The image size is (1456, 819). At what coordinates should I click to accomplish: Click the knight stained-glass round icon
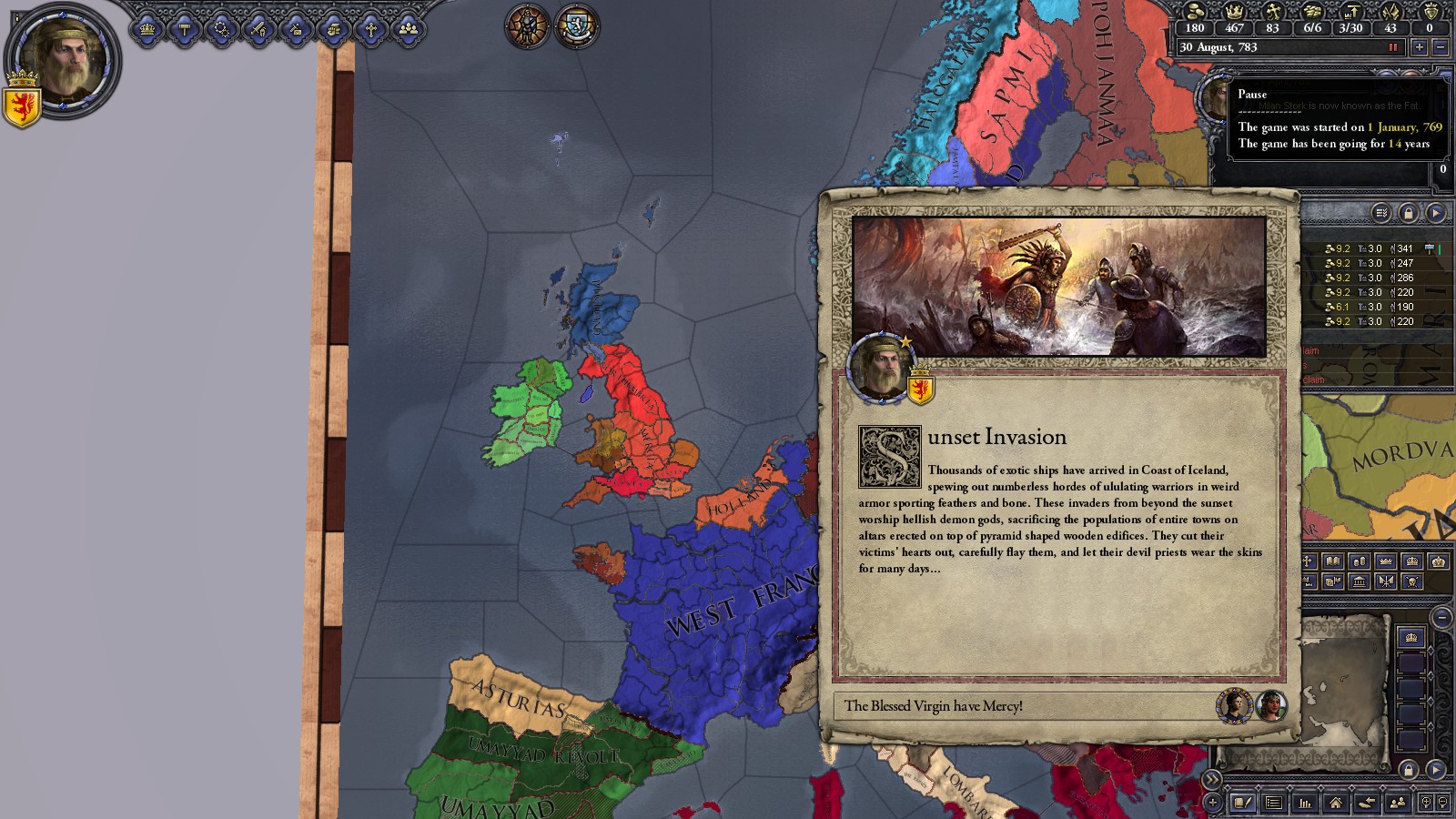coord(528,25)
